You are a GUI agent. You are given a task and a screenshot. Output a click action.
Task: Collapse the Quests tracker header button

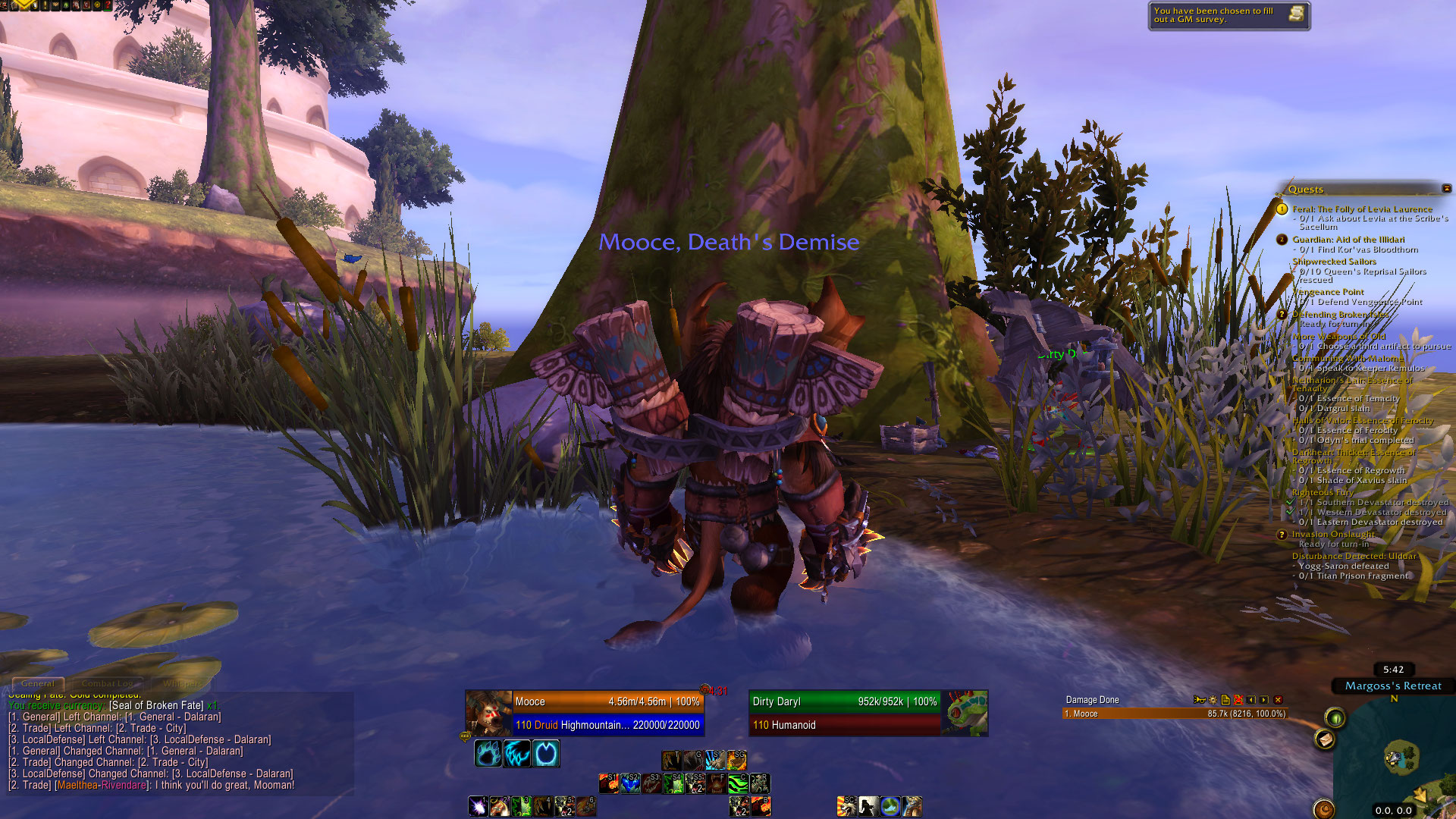(1446, 189)
